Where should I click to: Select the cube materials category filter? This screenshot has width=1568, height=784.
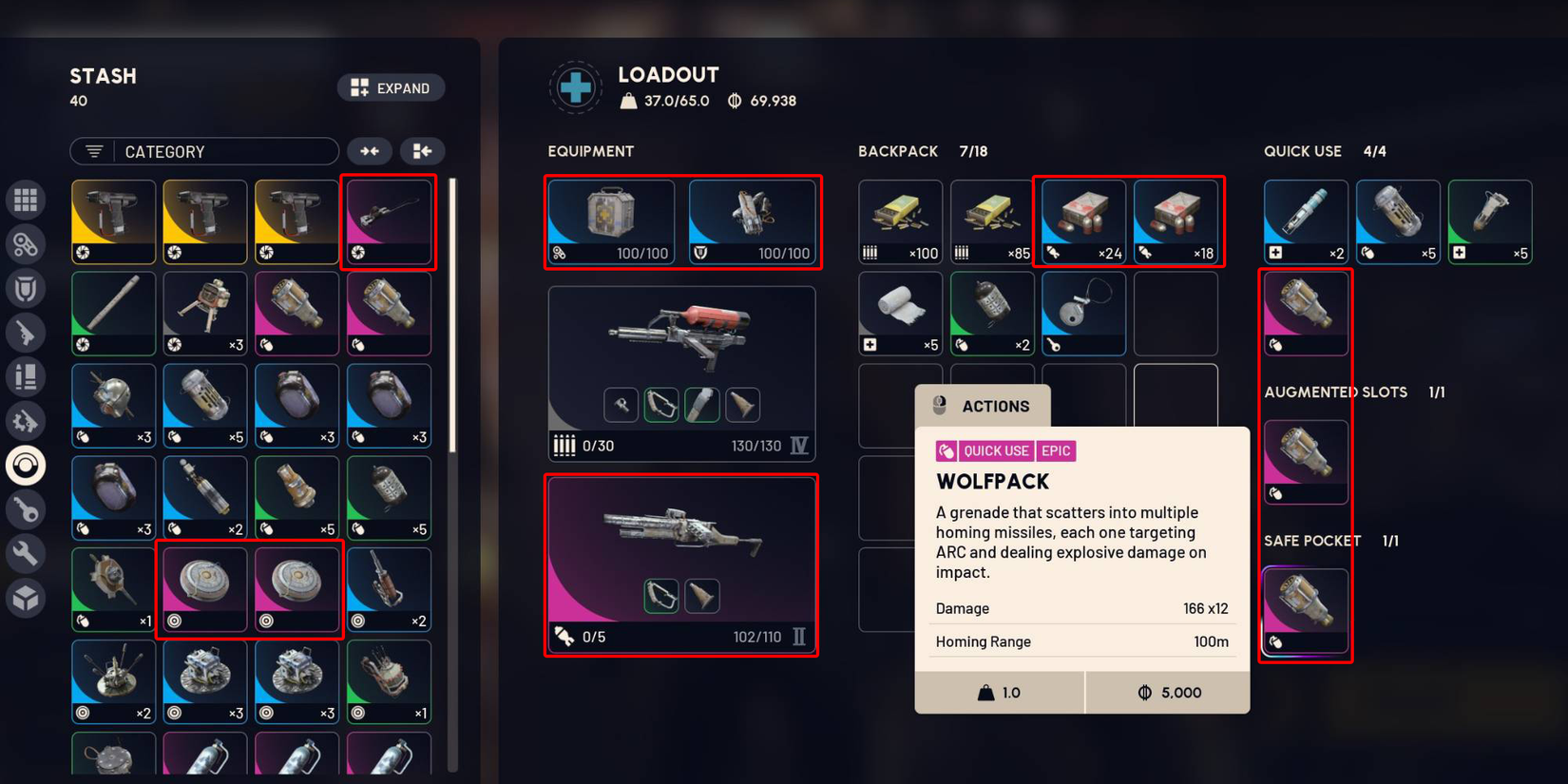[x=26, y=598]
